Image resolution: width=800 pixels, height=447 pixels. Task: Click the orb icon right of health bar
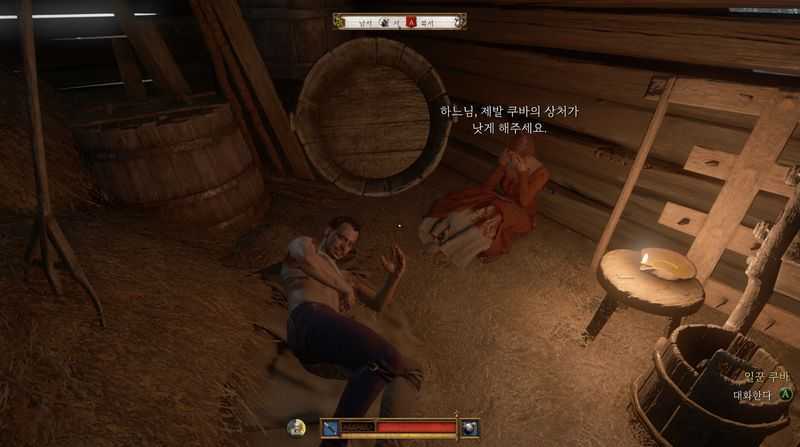click(x=469, y=428)
